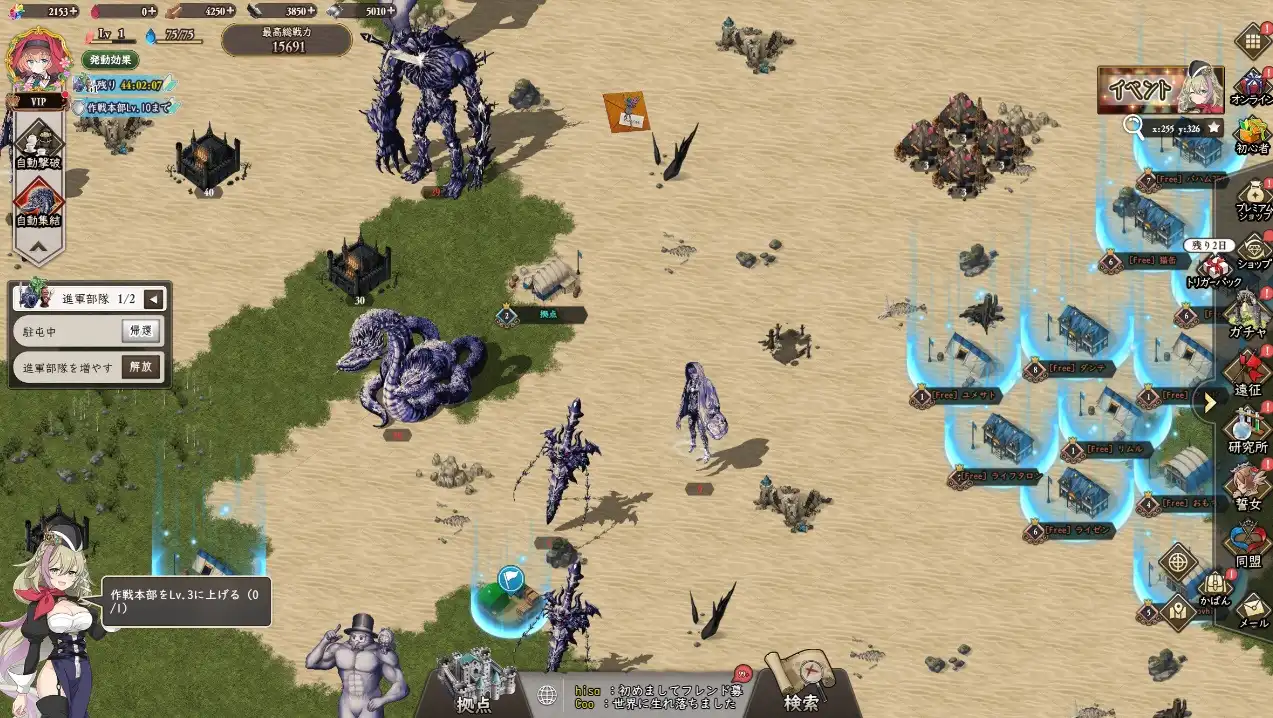
Task: Collapse the 進軍部隊 march panel arrow
Action: point(154,299)
